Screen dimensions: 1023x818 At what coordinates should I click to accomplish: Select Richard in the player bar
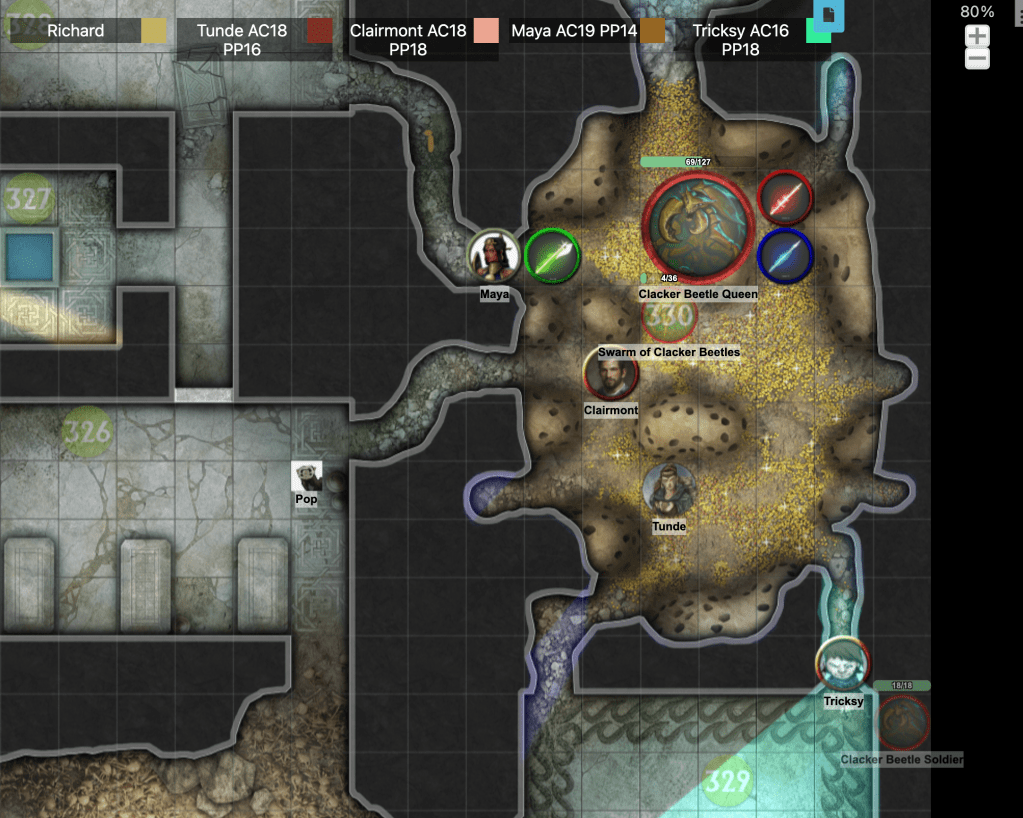(x=75, y=31)
